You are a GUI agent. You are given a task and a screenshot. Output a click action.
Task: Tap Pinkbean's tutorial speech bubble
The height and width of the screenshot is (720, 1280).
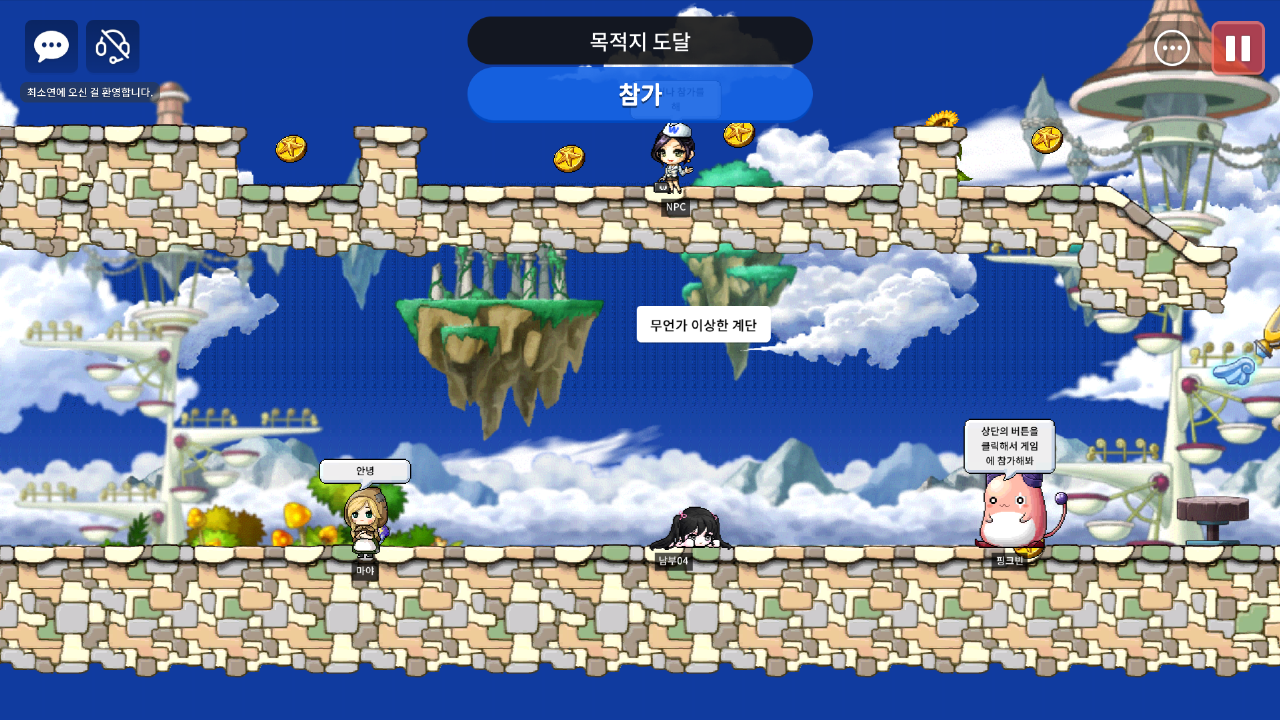[x=1008, y=447]
